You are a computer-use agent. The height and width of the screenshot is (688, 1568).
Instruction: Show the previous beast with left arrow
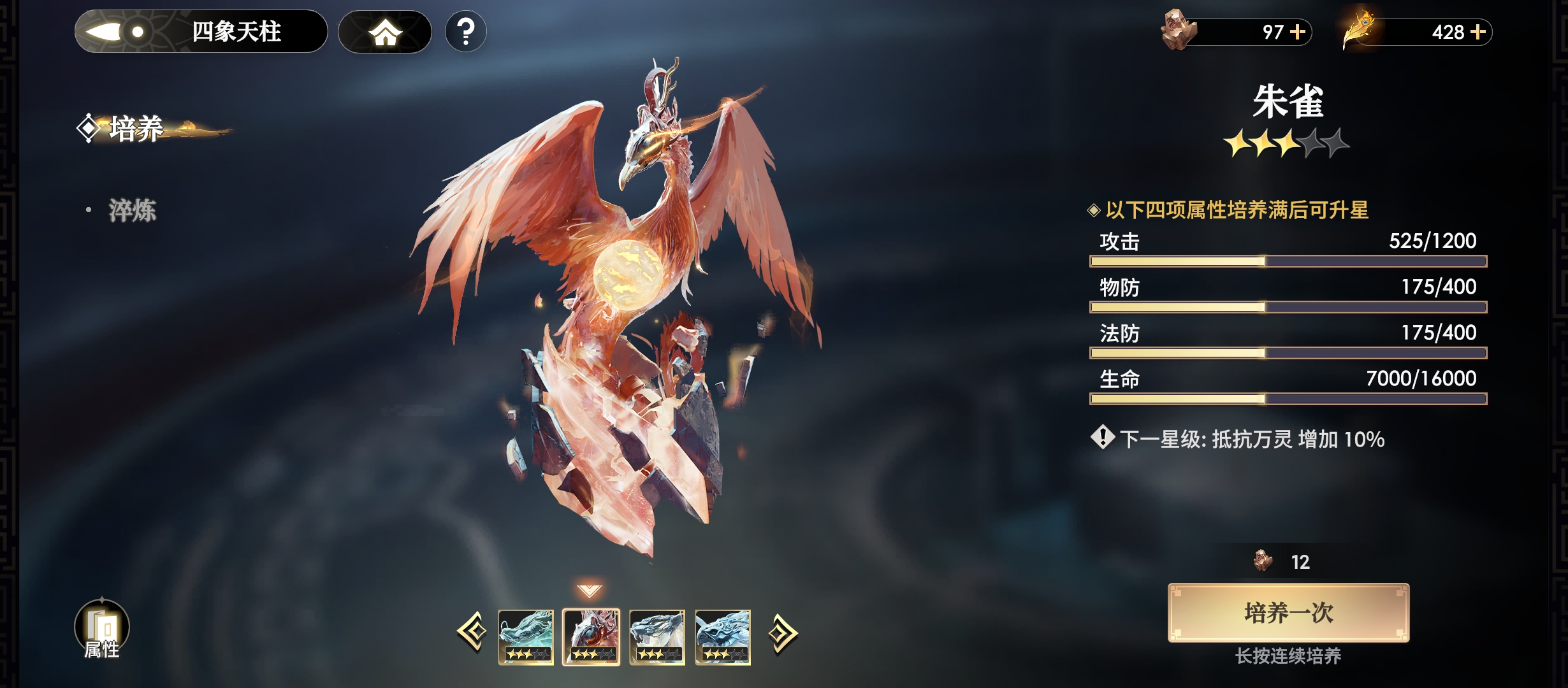(472, 633)
